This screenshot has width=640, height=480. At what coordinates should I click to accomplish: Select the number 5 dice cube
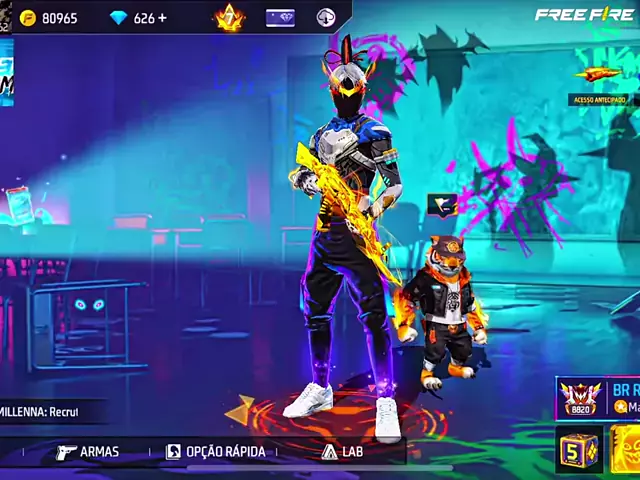(578, 449)
